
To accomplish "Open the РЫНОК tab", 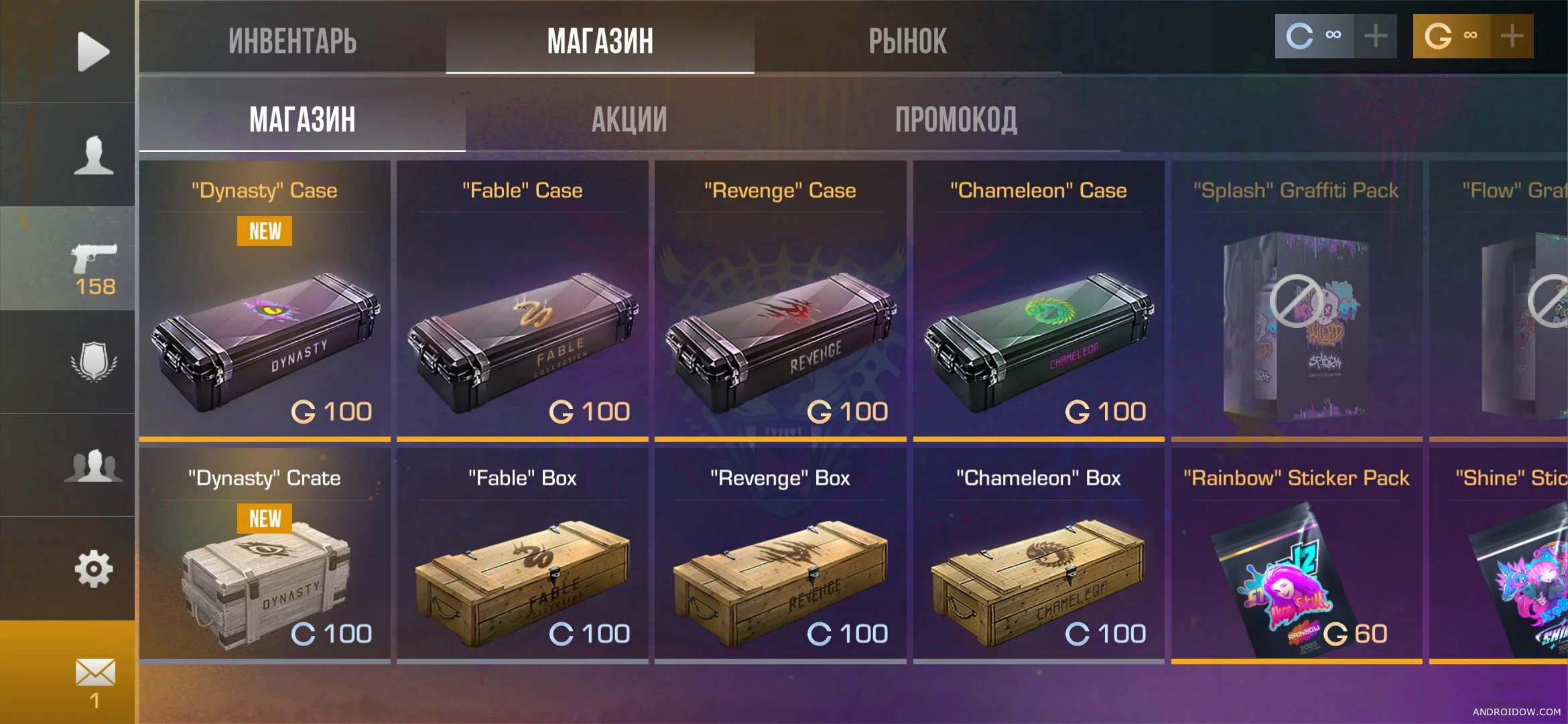I will tap(907, 40).
